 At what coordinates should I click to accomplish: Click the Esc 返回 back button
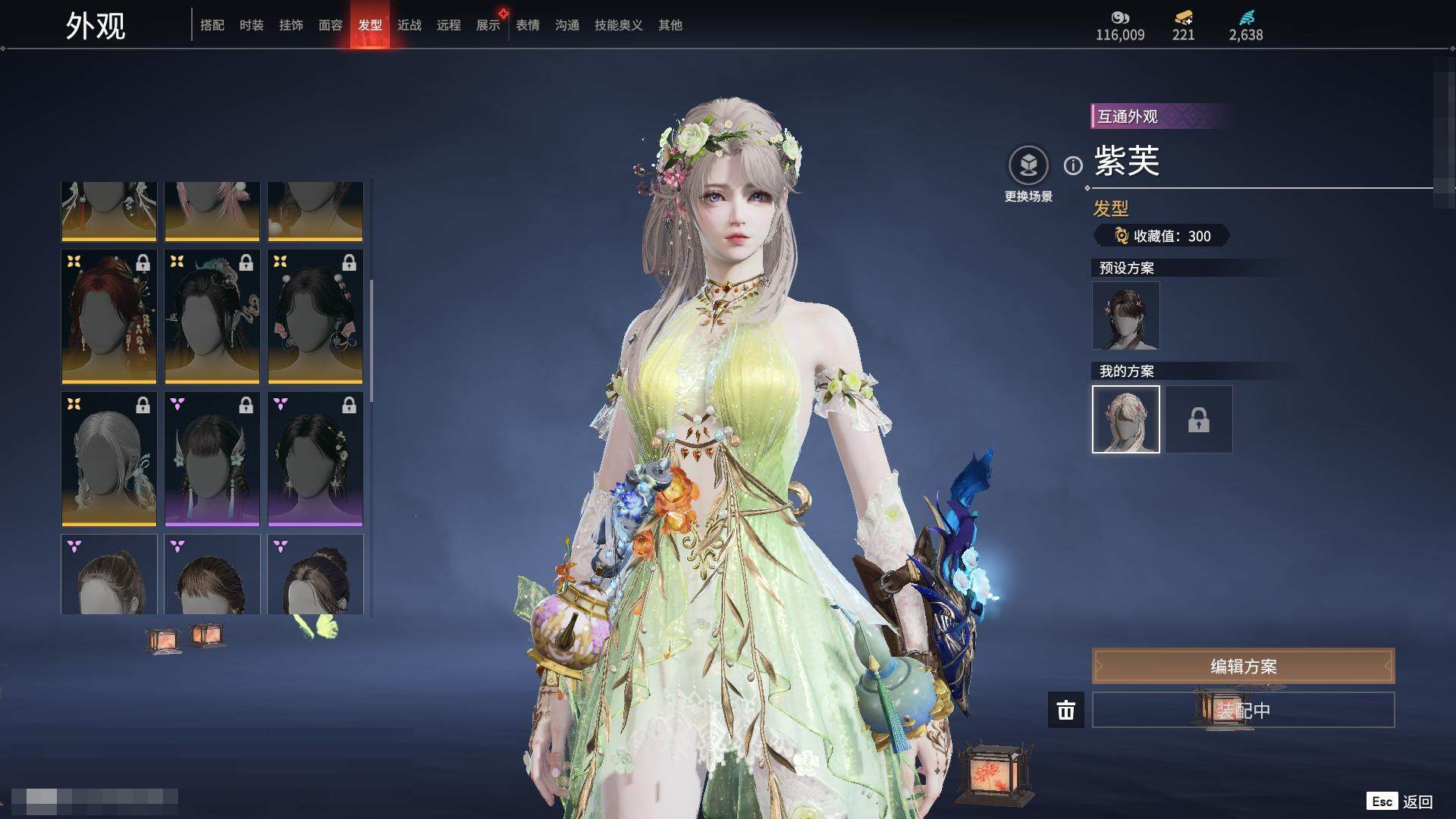[x=1401, y=802]
